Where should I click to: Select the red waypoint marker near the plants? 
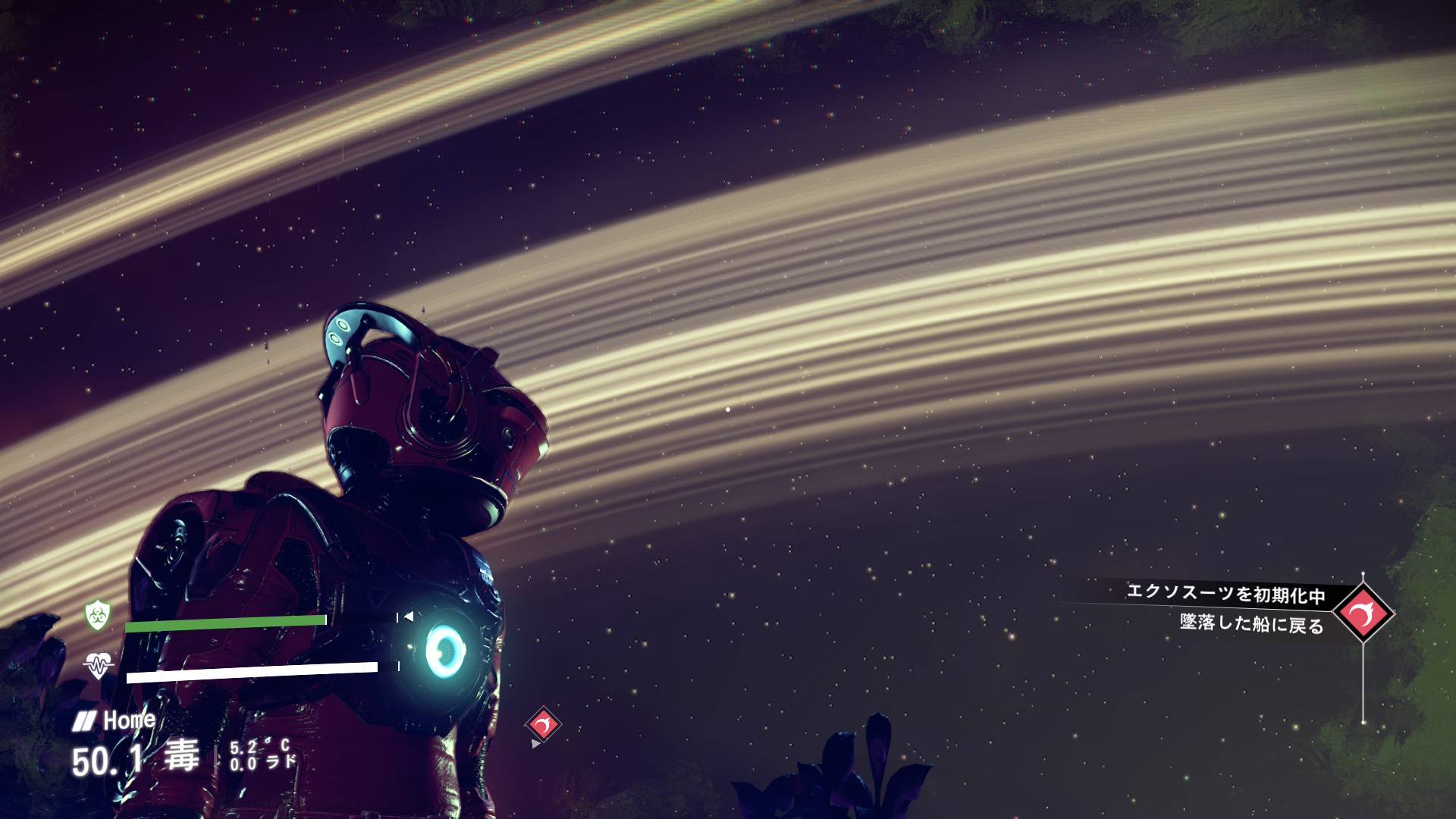[x=543, y=725]
